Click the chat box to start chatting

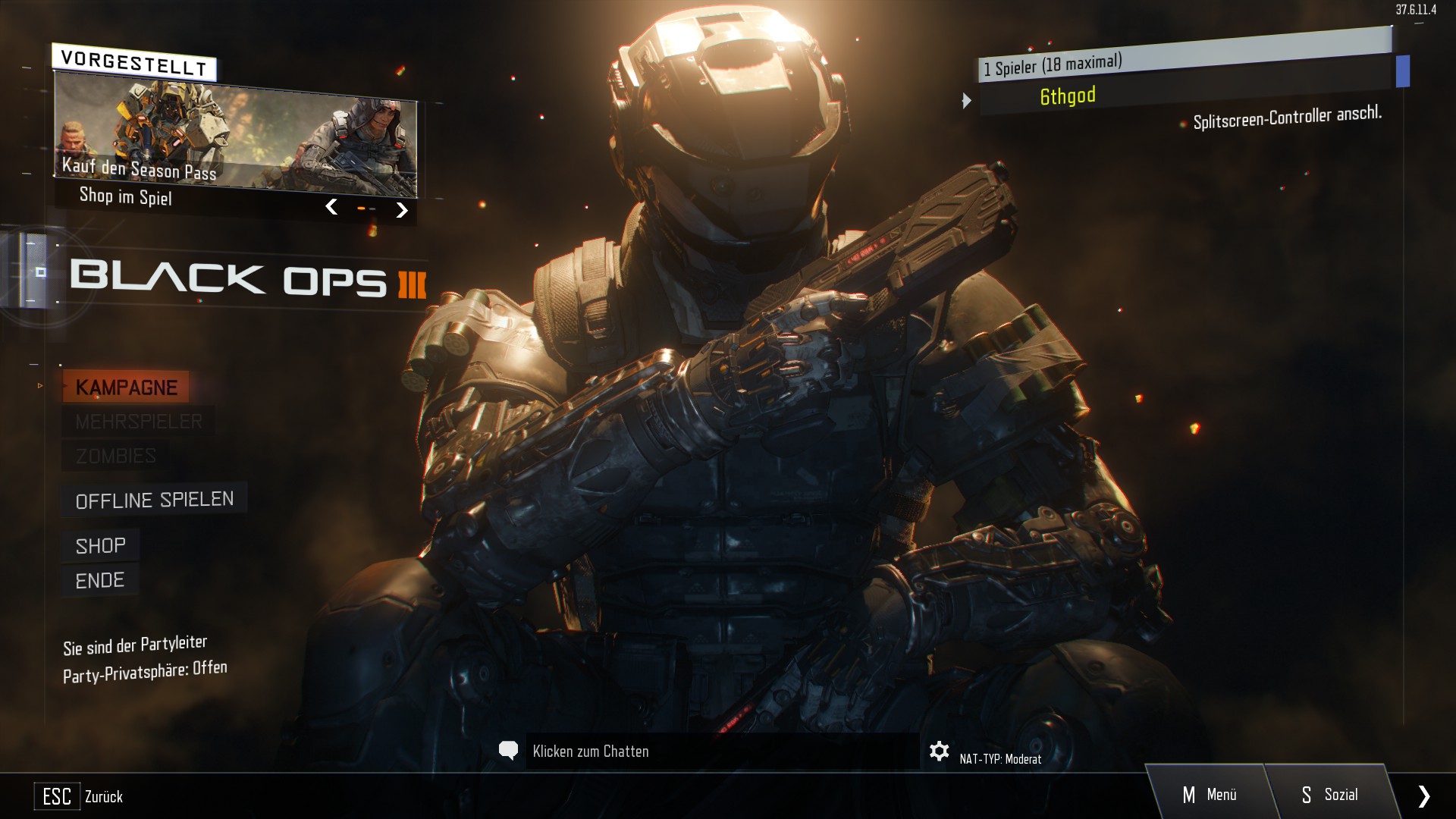pos(720,752)
